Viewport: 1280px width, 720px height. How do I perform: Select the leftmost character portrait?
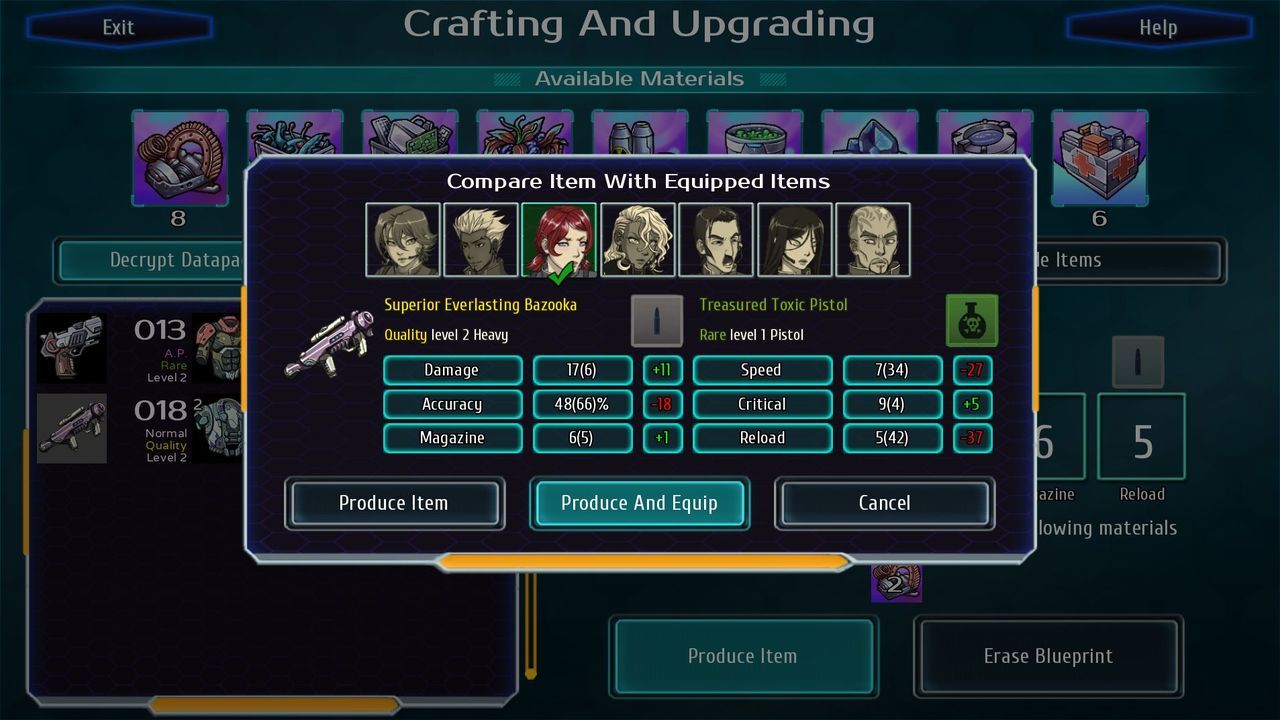[x=402, y=238]
